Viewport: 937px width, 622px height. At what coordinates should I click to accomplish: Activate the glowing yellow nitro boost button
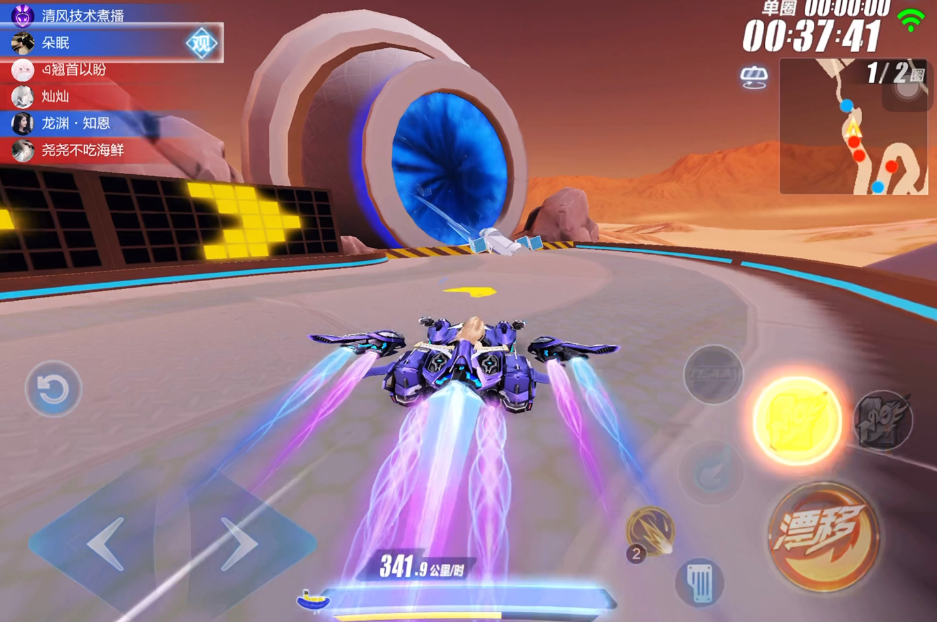[x=796, y=420]
